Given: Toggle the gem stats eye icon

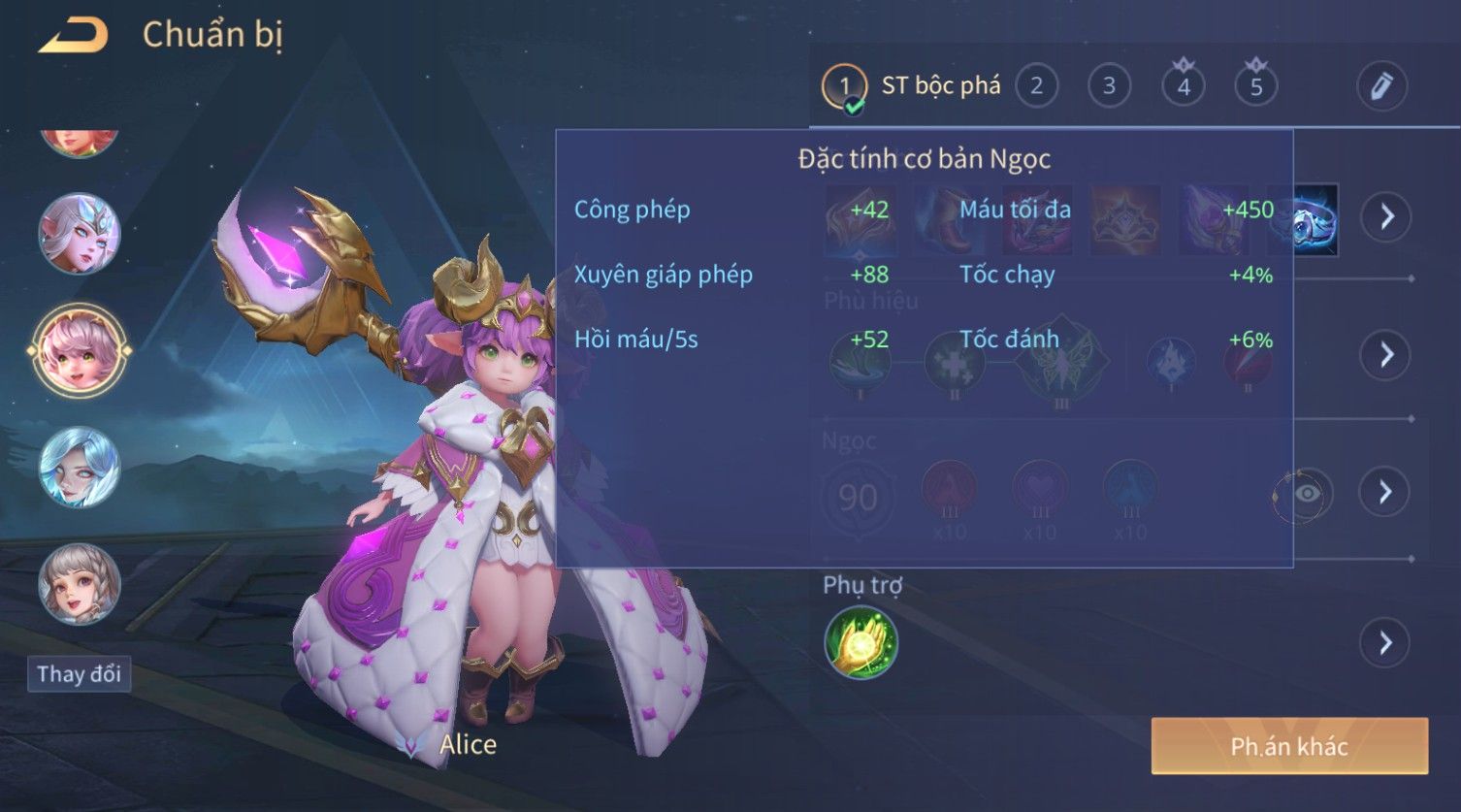Looking at the screenshot, I should click(x=1306, y=494).
